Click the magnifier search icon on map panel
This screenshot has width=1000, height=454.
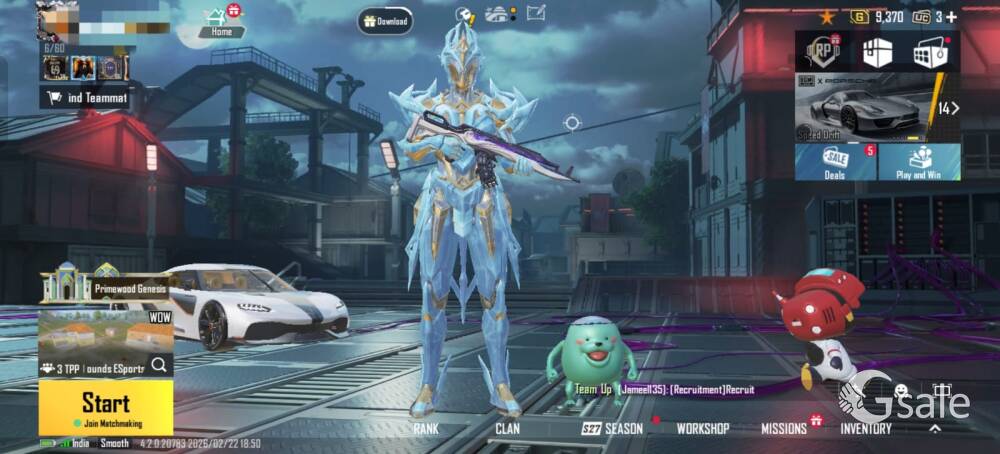coord(159,365)
